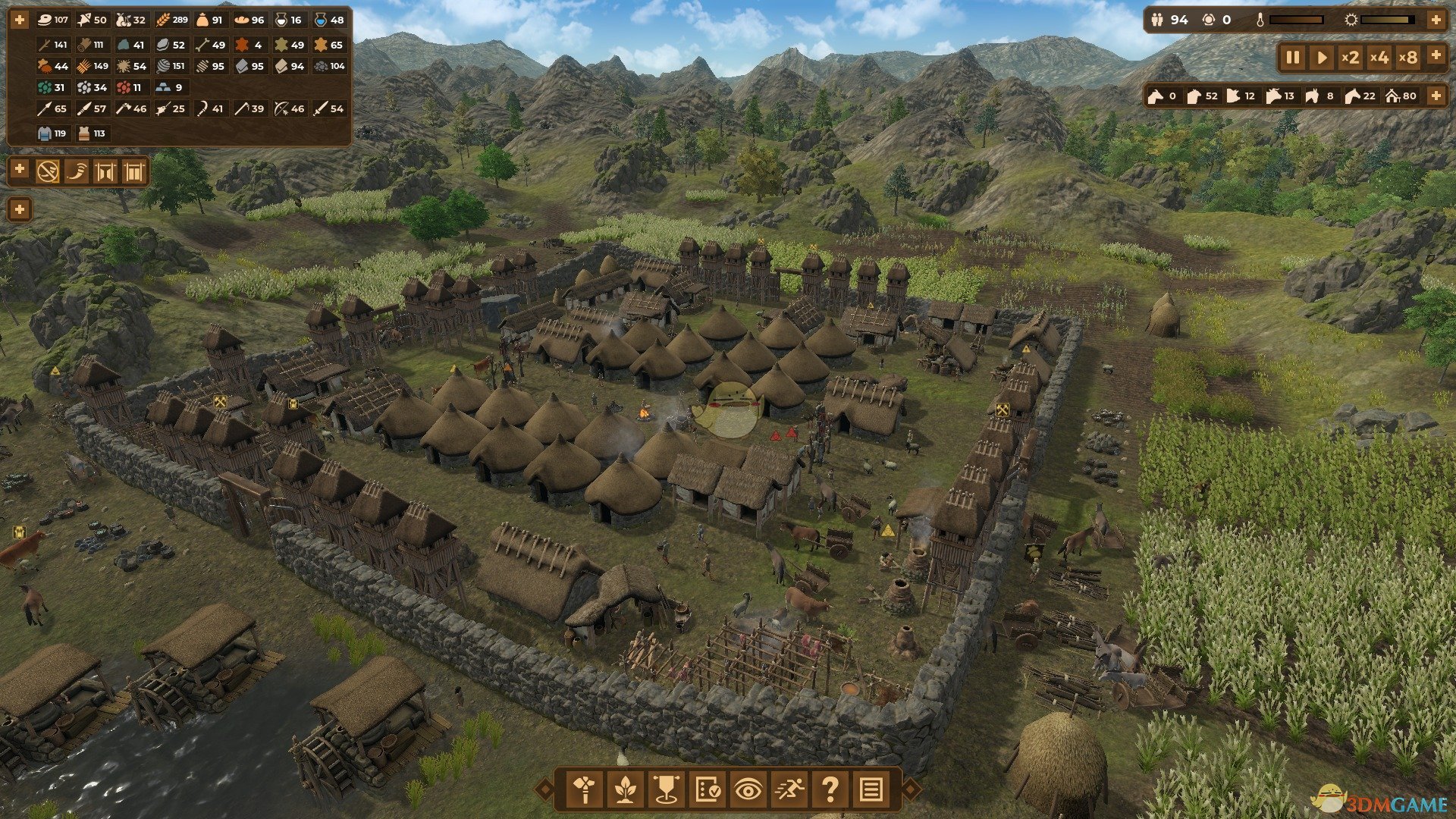Image resolution: width=1456 pixels, height=819 pixels.
Task: Click the open gates icon
Action: [105, 171]
